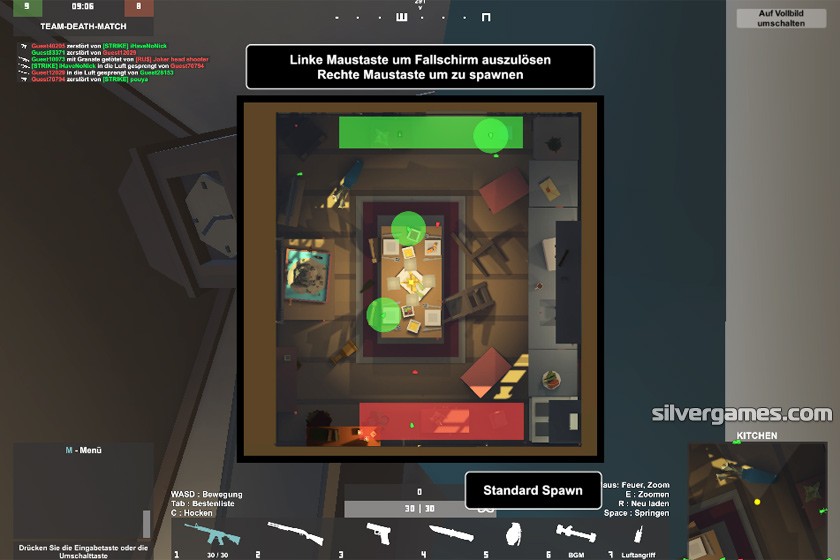
Task: Pick the BGM rocket launcher slot
Action: click(575, 533)
